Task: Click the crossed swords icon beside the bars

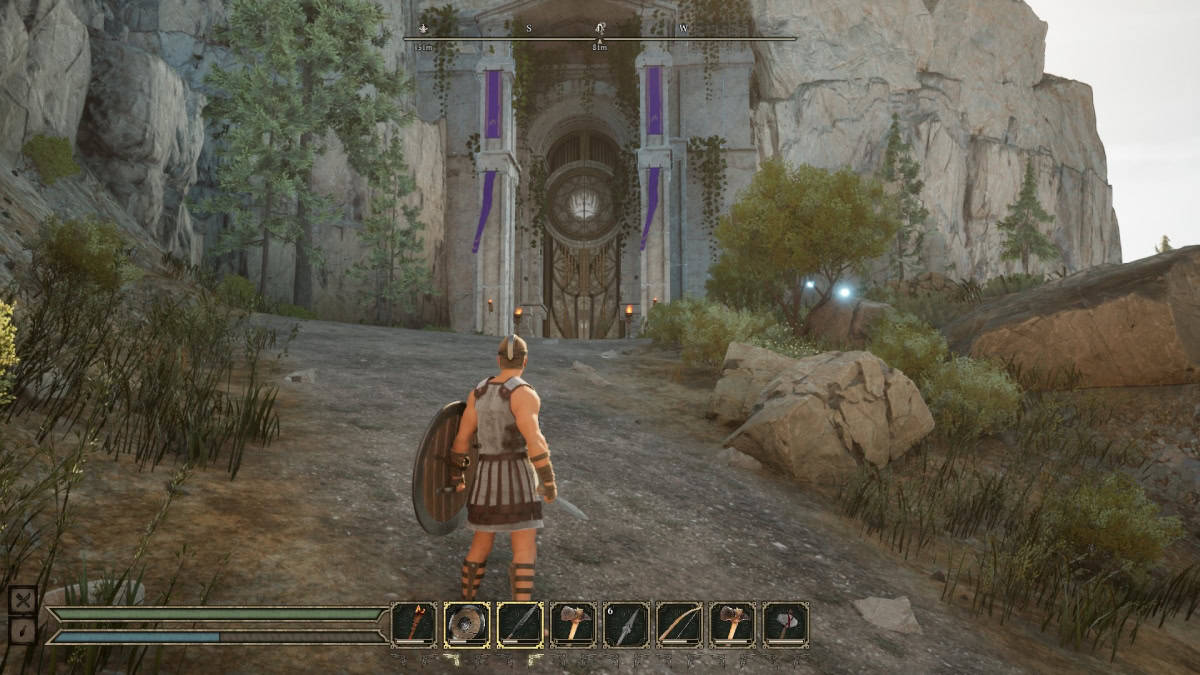Action: click(x=23, y=600)
